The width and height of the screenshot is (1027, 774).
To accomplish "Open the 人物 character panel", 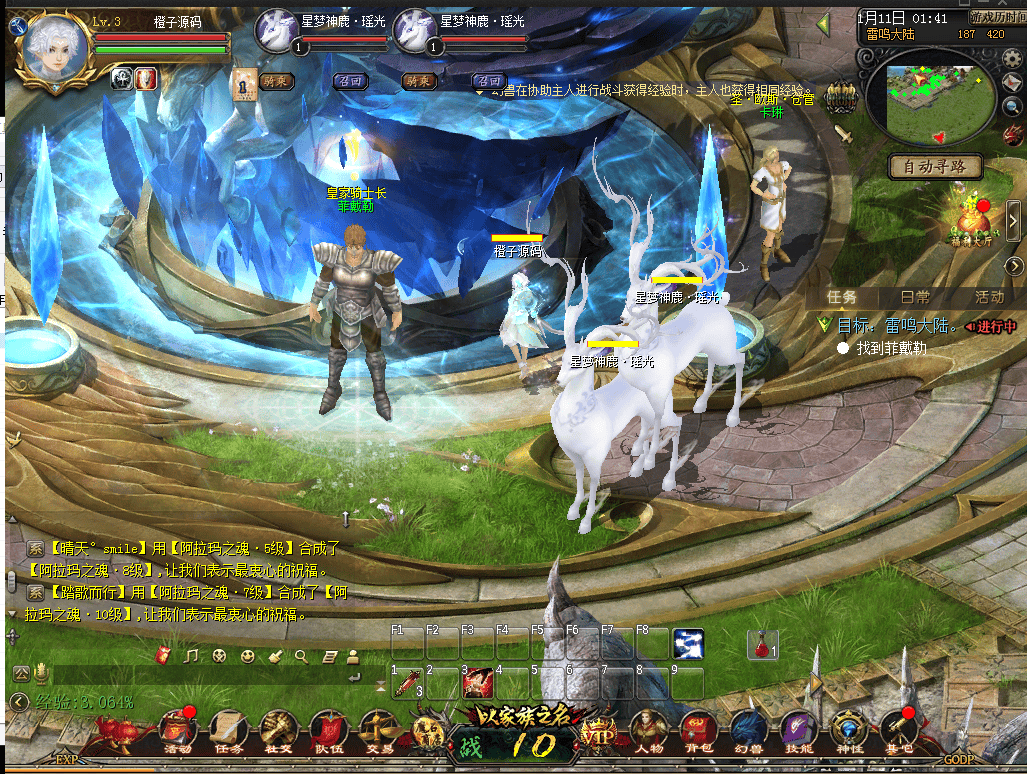I will point(649,730).
